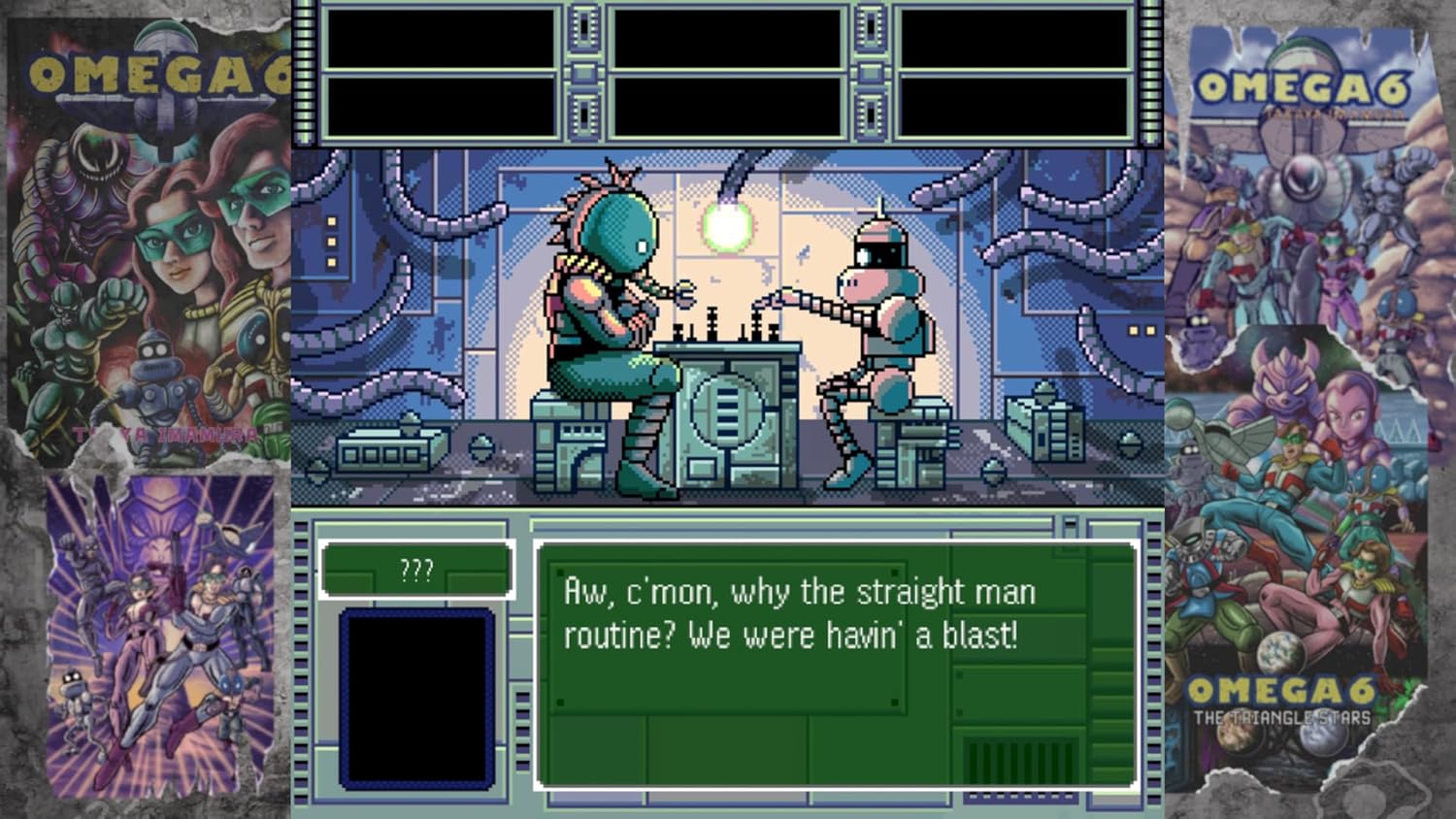The height and width of the screenshot is (819, 1456).
Task: Click the '???' speaker name label
Action: click(415, 571)
